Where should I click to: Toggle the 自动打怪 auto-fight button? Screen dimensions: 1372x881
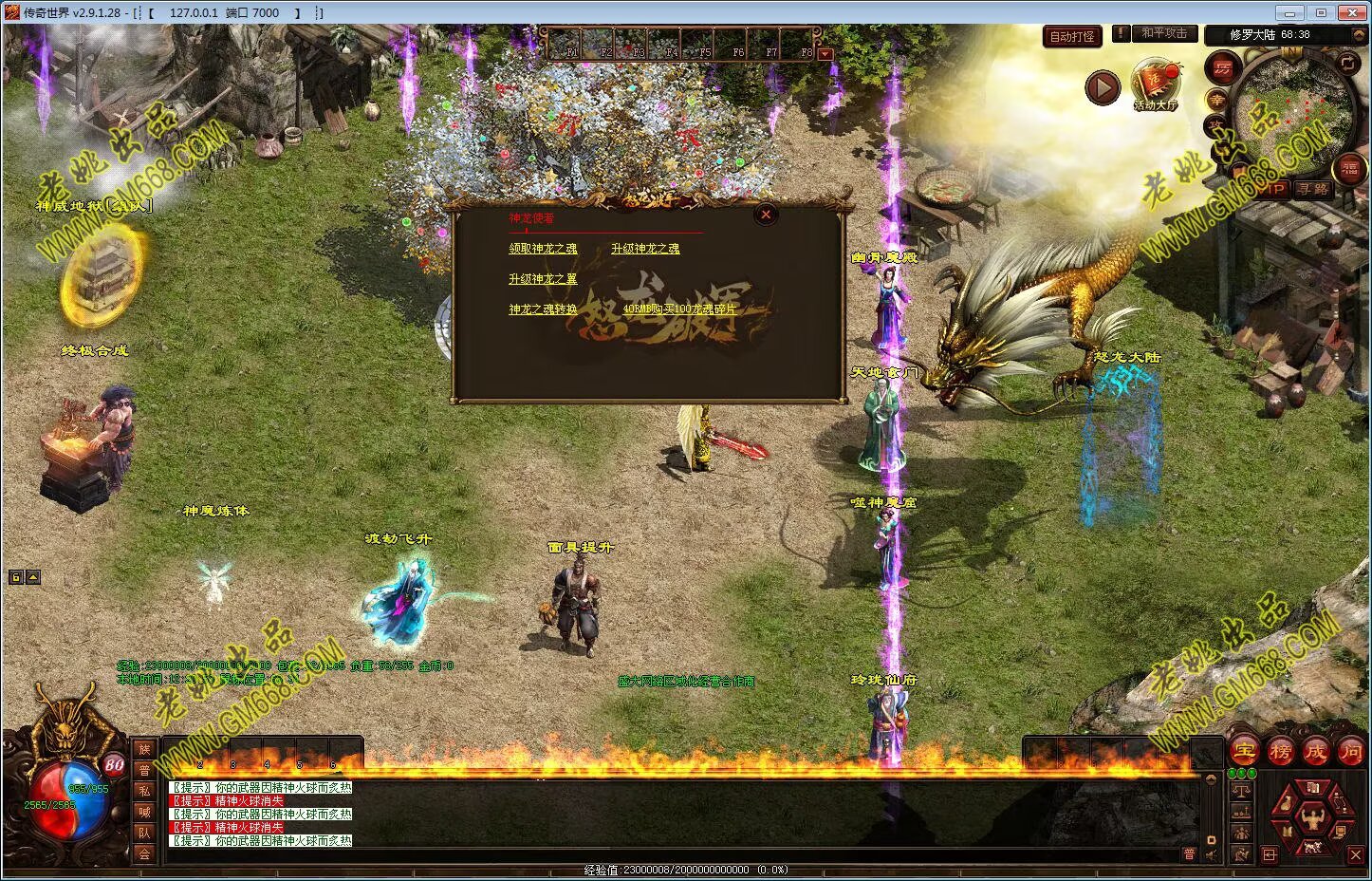tap(1072, 37)
